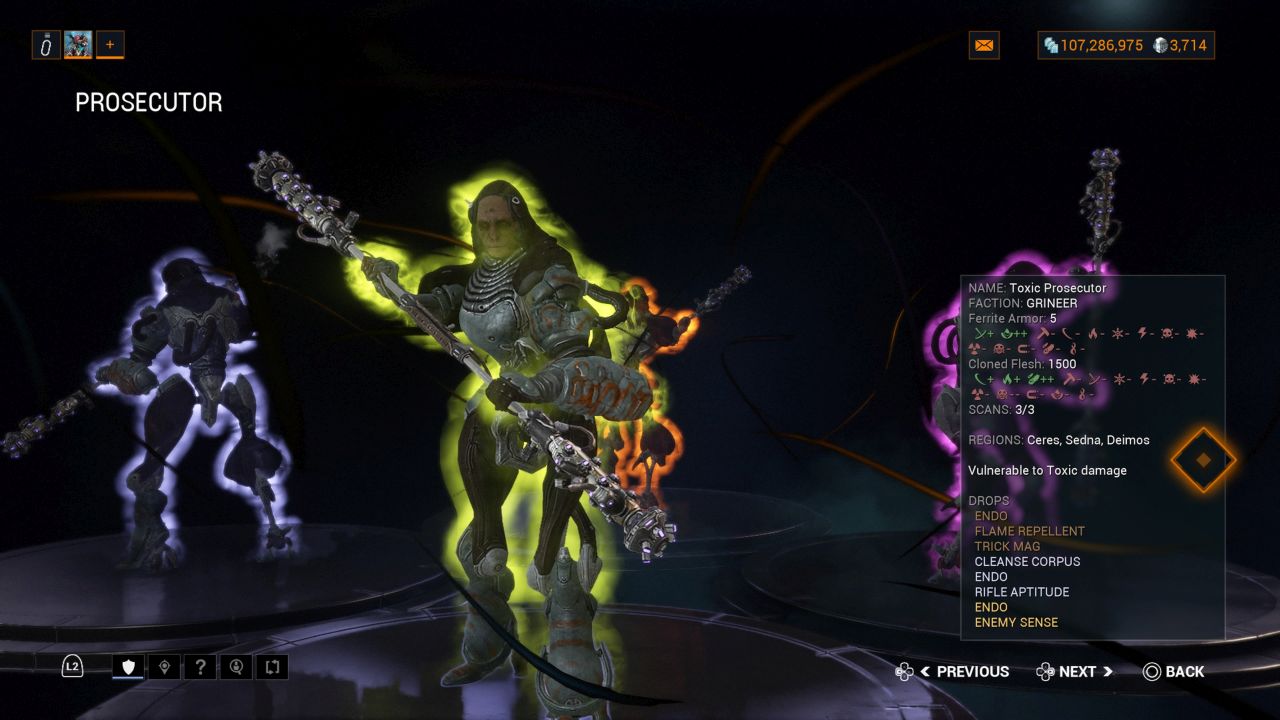Go Back from the Prosecutor codex
The image size is (1280, 720).
coord(1174,672)
